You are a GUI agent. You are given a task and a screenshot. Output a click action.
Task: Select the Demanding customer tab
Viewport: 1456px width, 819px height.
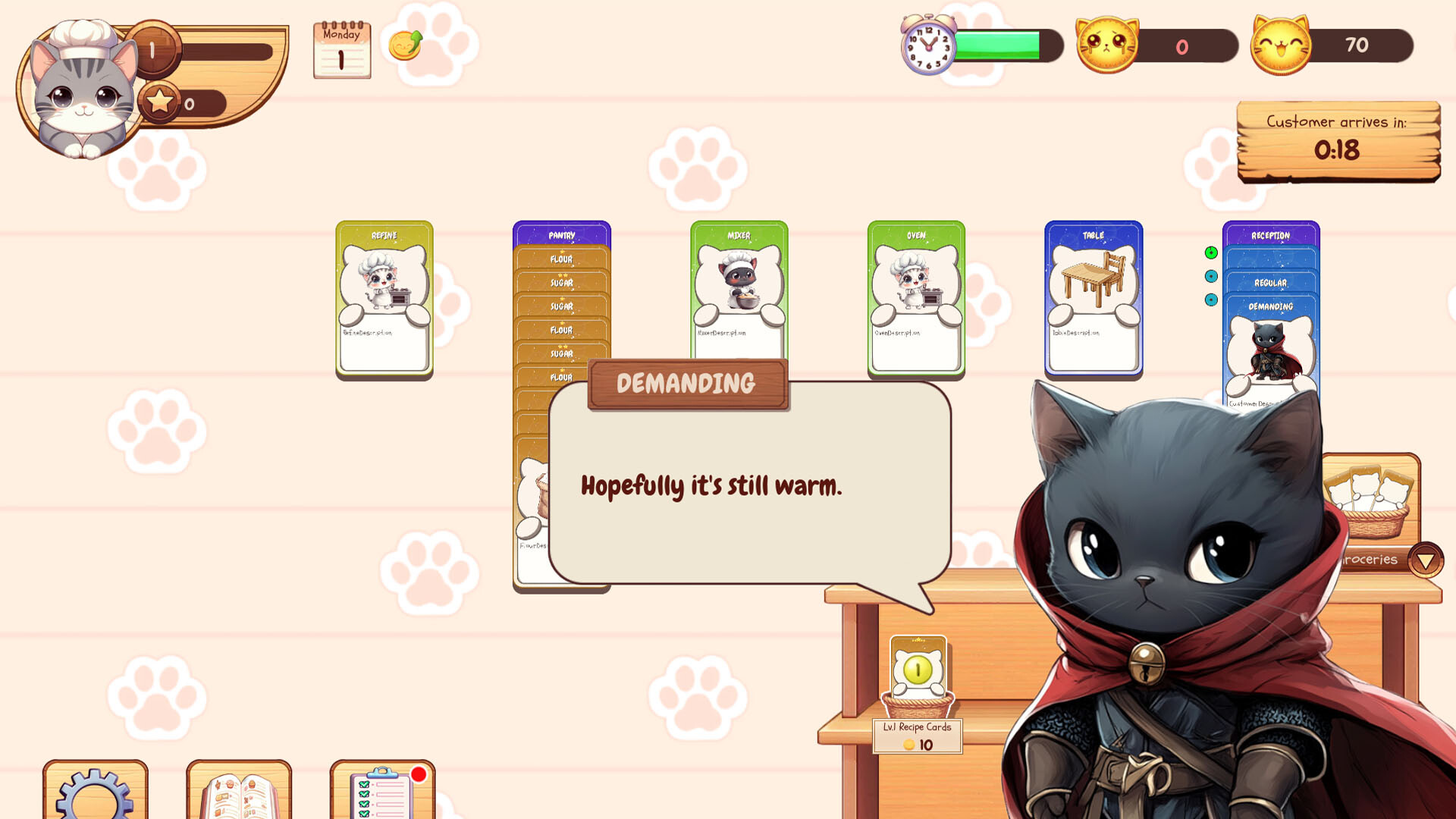(1272, 307)
